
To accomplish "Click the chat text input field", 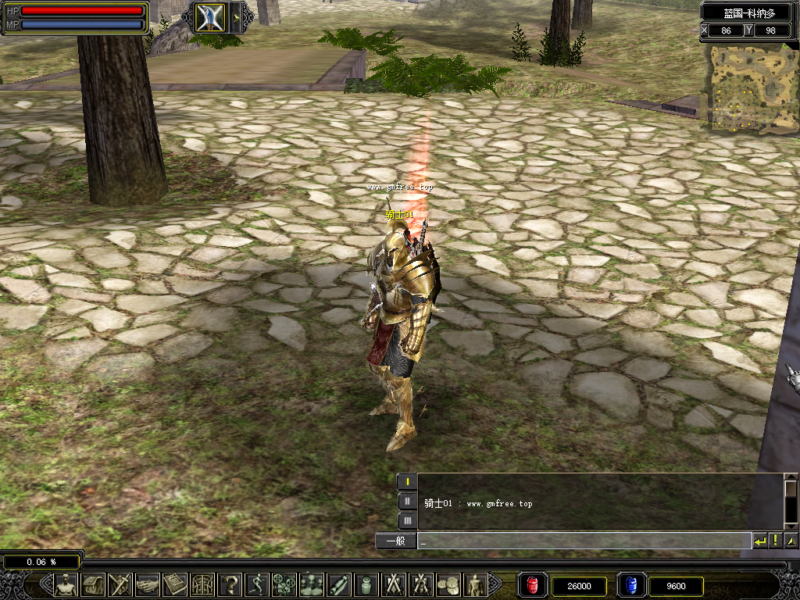I will (x=584, y=541).
